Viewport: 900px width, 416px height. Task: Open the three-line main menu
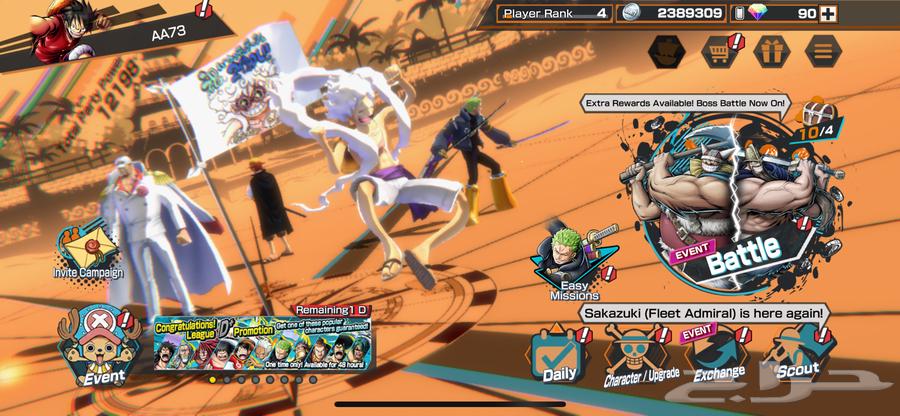[x=823, y=49]
